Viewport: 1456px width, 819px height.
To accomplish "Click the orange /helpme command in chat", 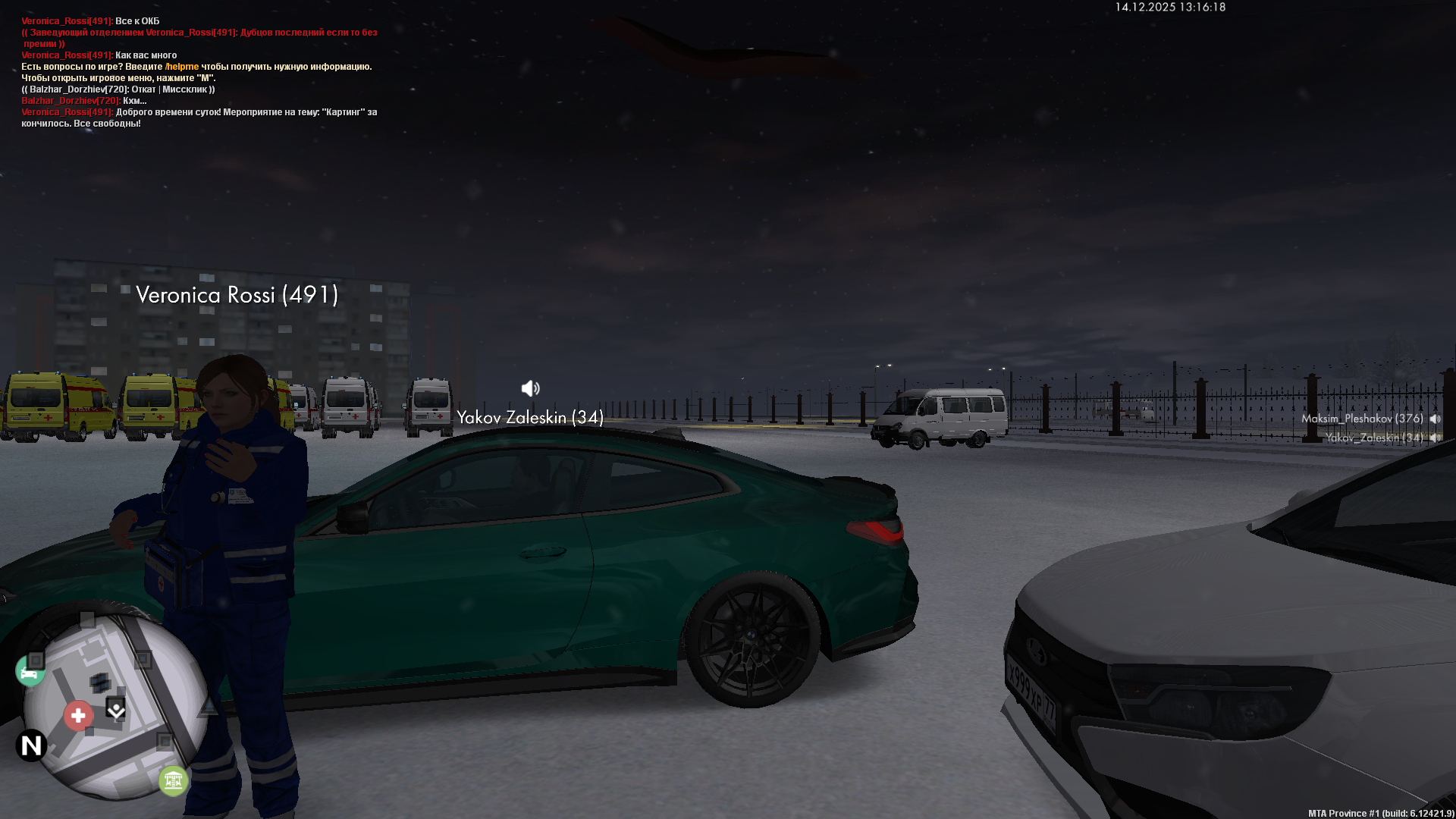I will pos(182,67).
